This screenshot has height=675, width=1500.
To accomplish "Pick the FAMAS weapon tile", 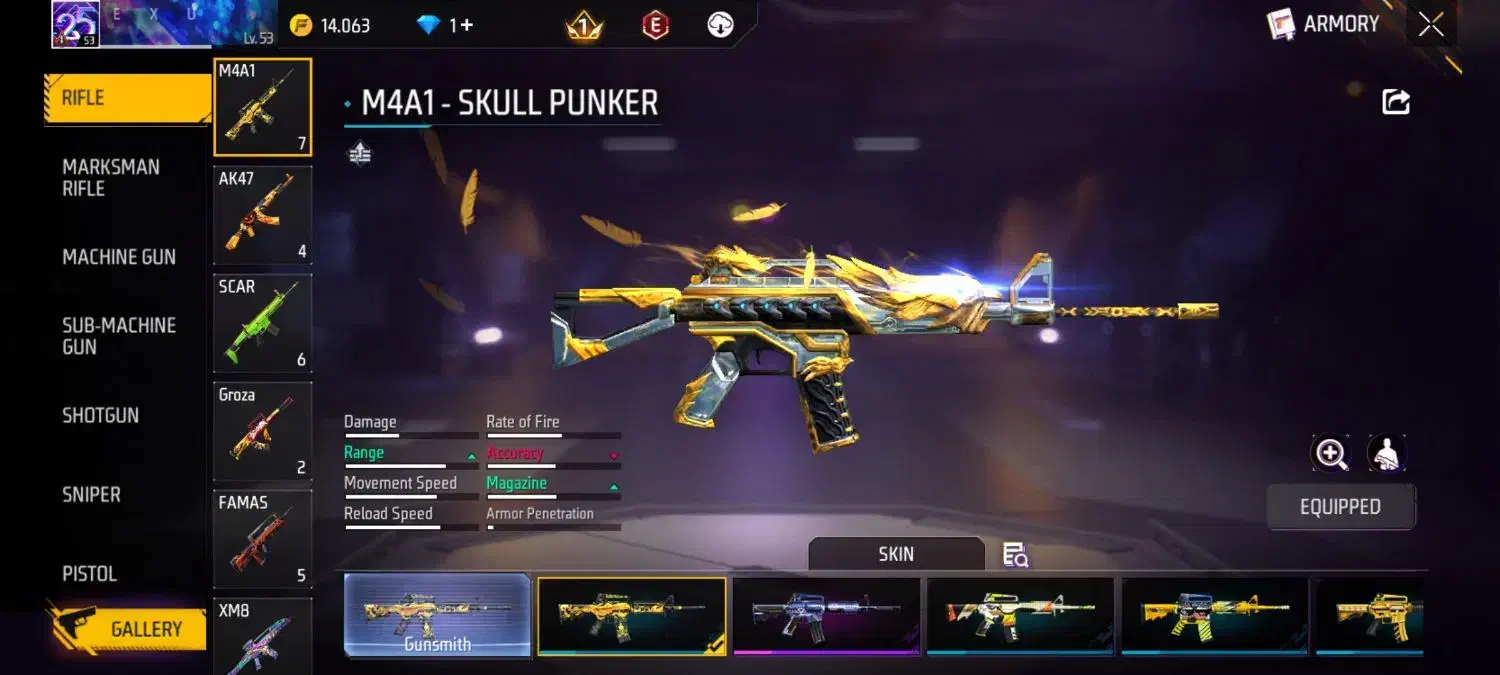I will (262, 538).
